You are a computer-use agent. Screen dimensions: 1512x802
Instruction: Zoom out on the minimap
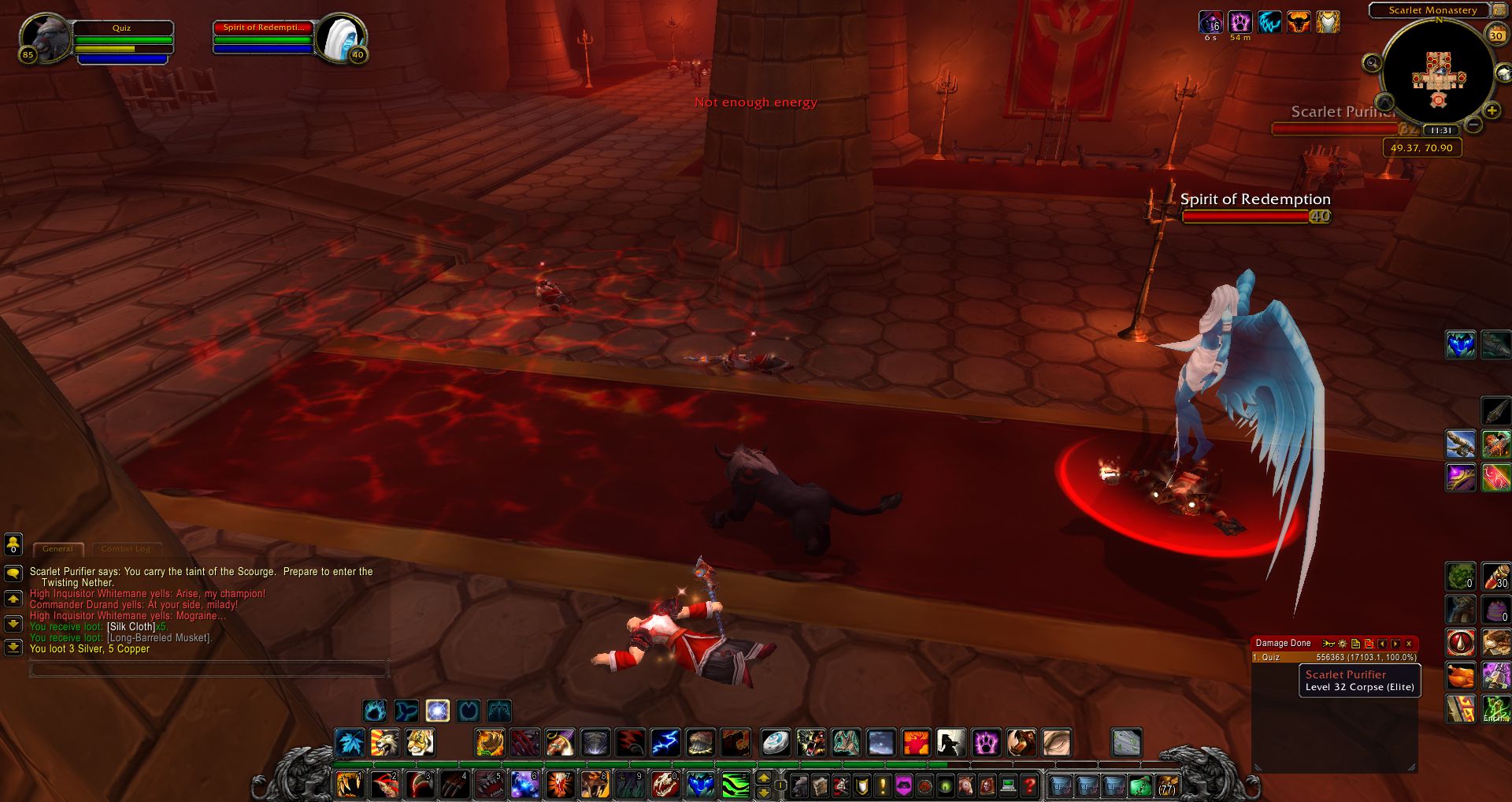click(x=1474, y=124)
